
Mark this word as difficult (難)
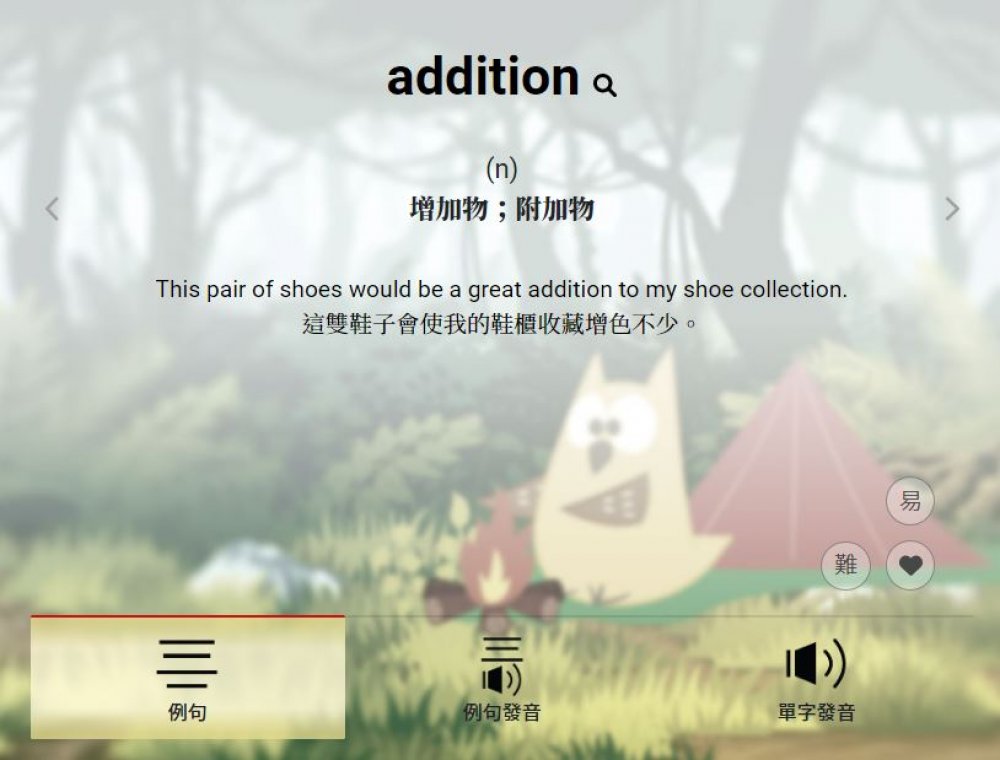tap(846, 566)
